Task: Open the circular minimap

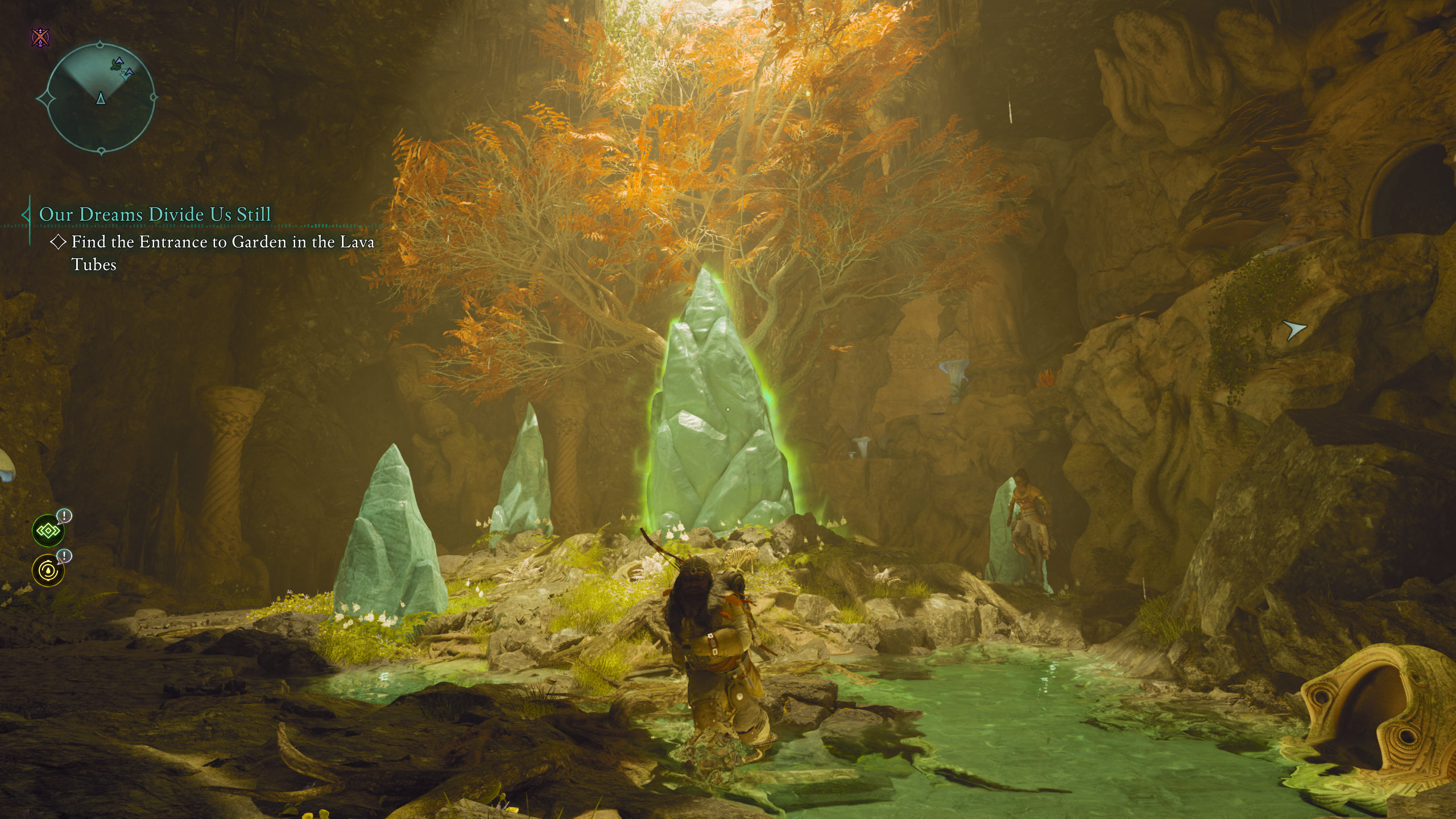Action: (x=100, y=98)
